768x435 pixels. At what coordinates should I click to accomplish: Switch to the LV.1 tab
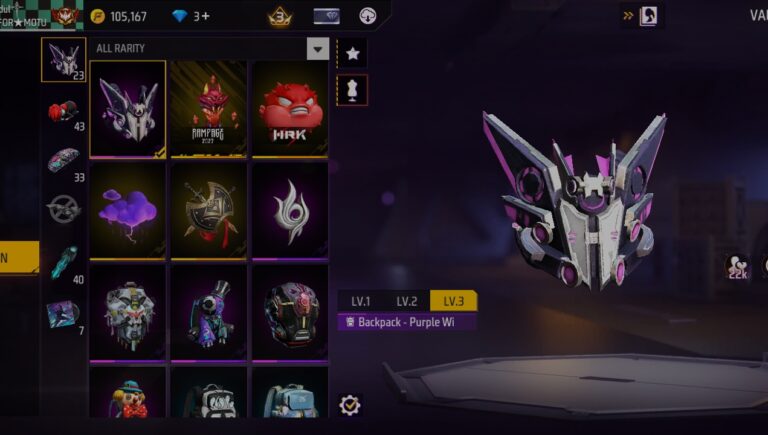tap(360, 301)
